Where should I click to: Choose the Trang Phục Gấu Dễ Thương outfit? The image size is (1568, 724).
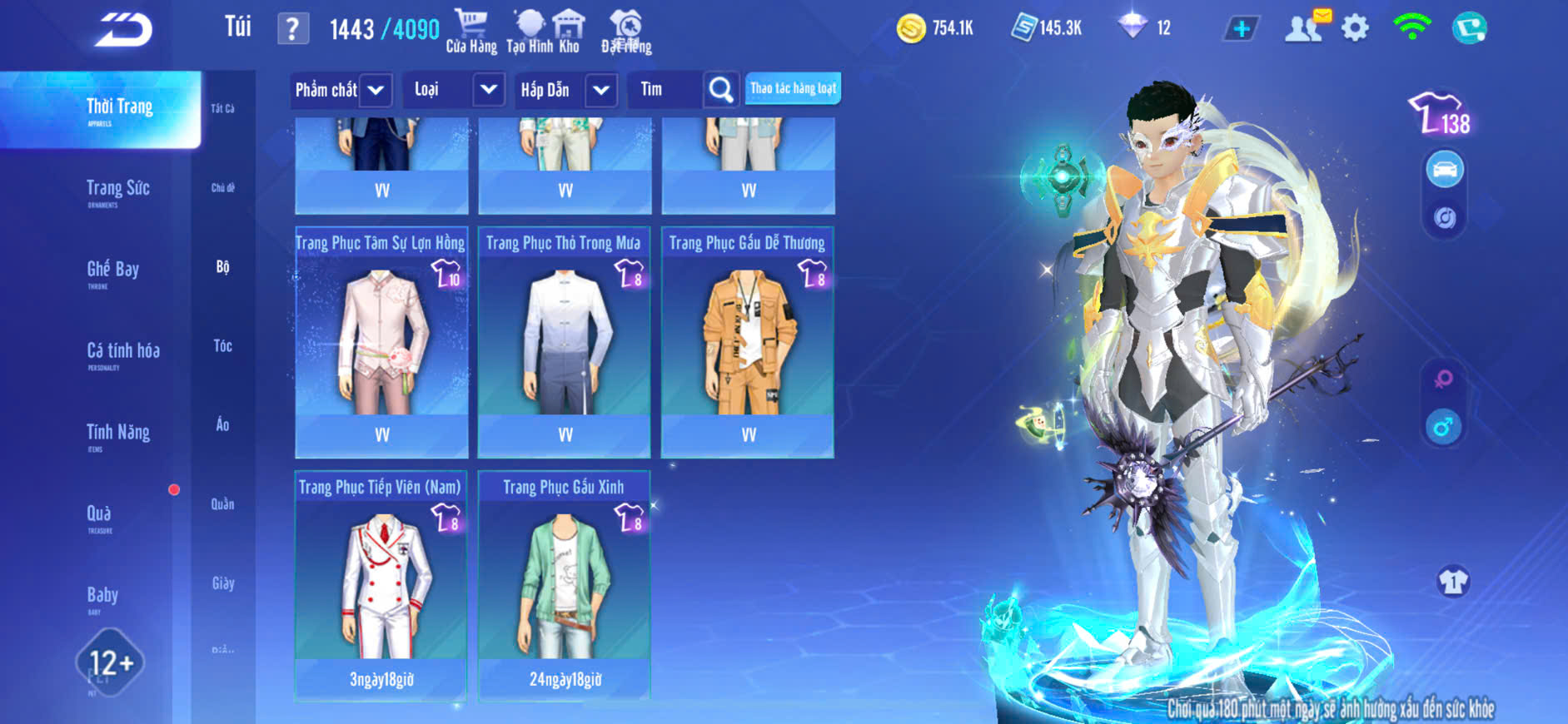(x=748, y=343)
